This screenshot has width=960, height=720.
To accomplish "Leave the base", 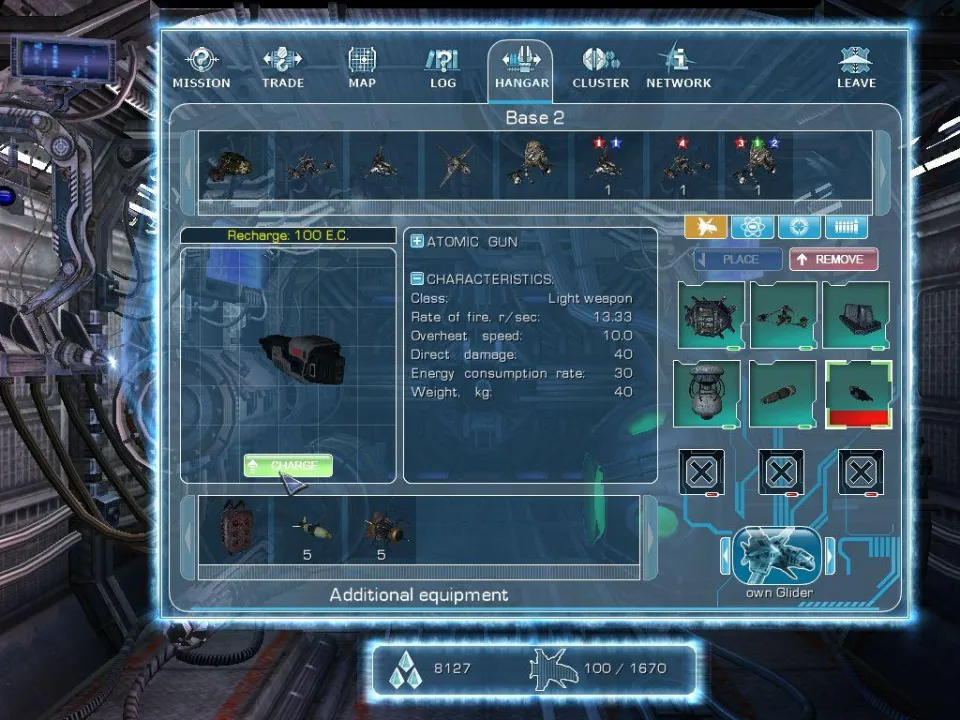I will tap(856, 68).
